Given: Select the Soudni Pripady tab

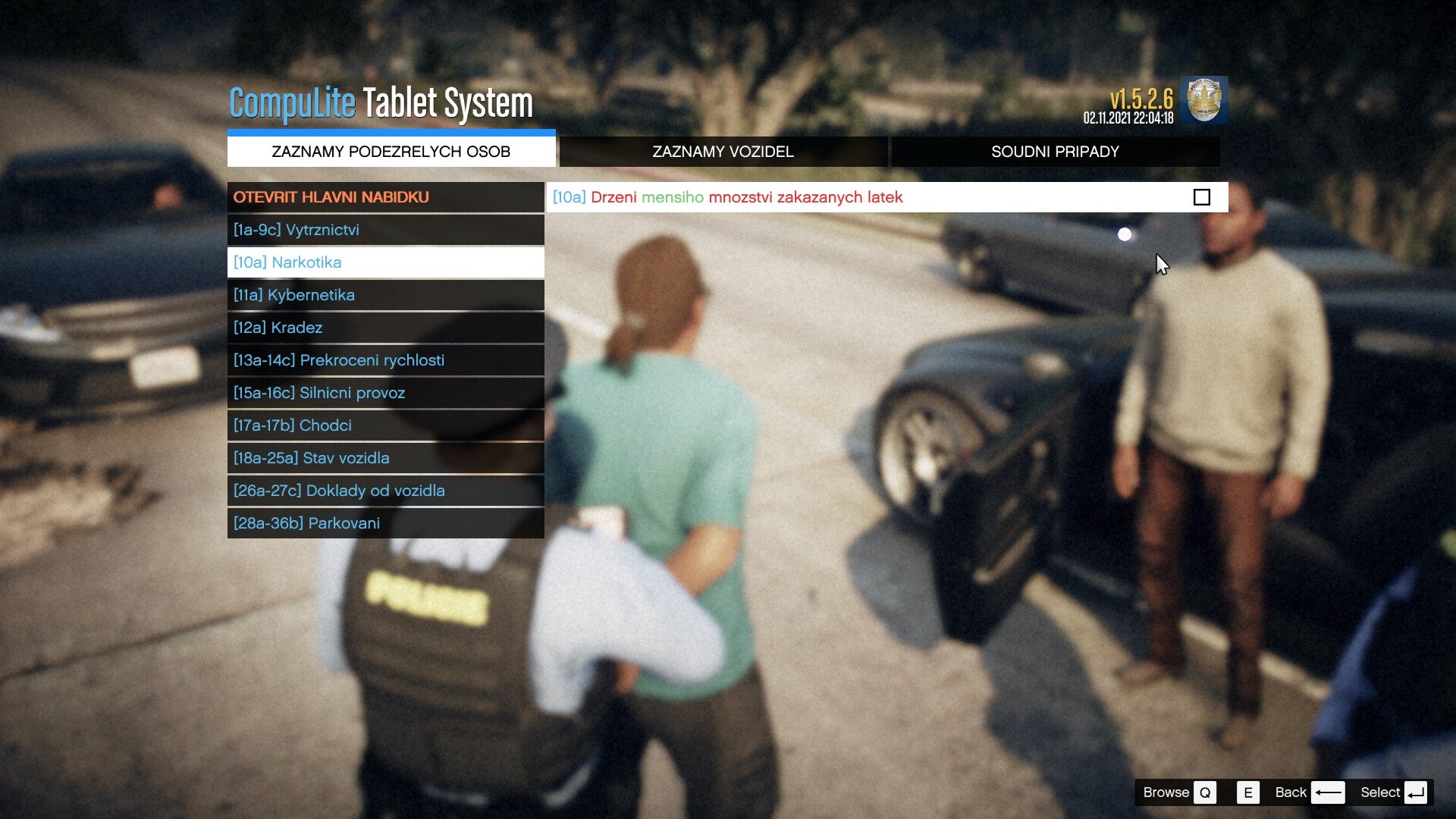Looking at the screenshot, I should 1055,152.
